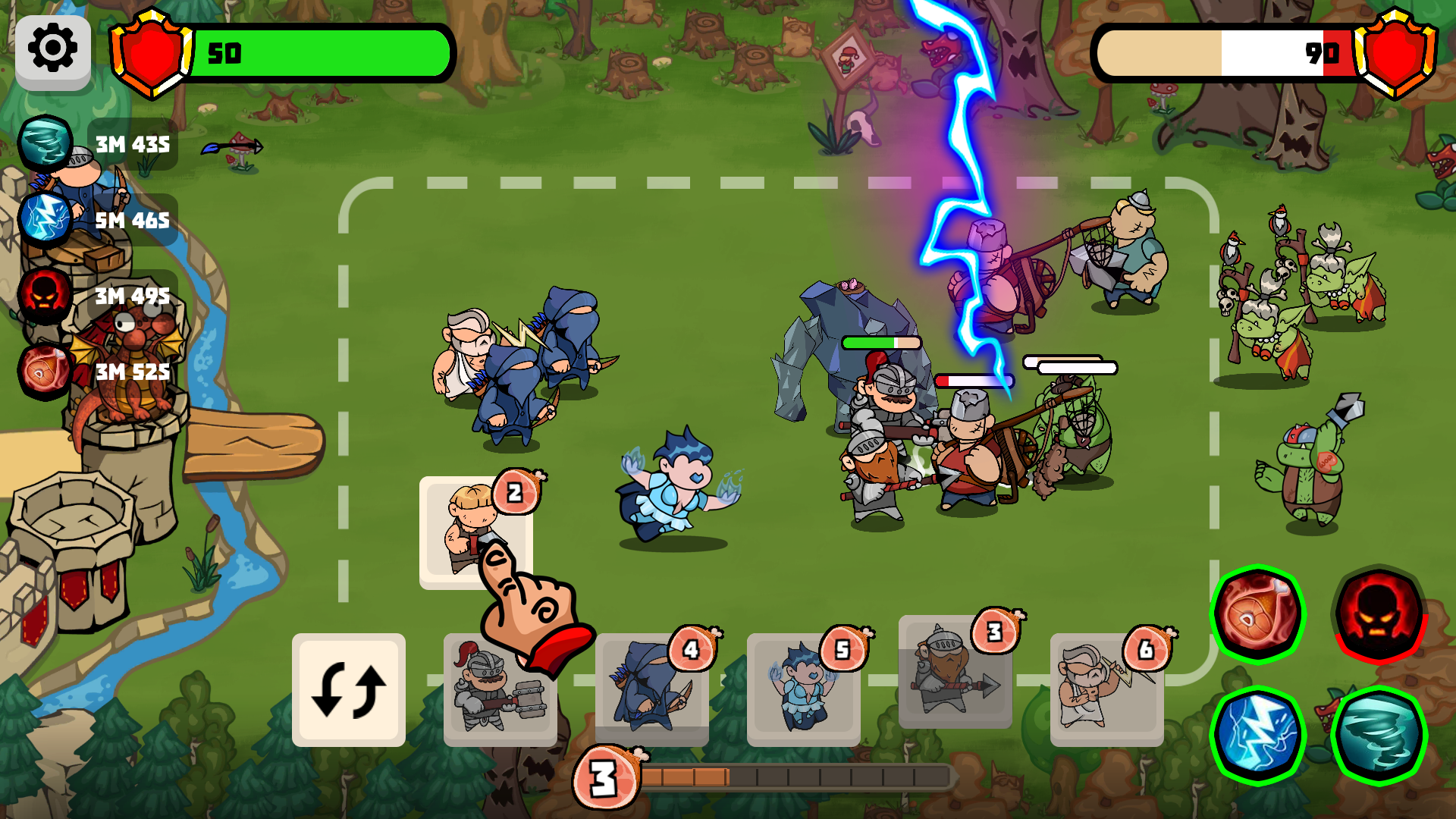The image size is (1456, 819).
Task: Pick the ice mage card costing 5
Action: tap(804, 692)
